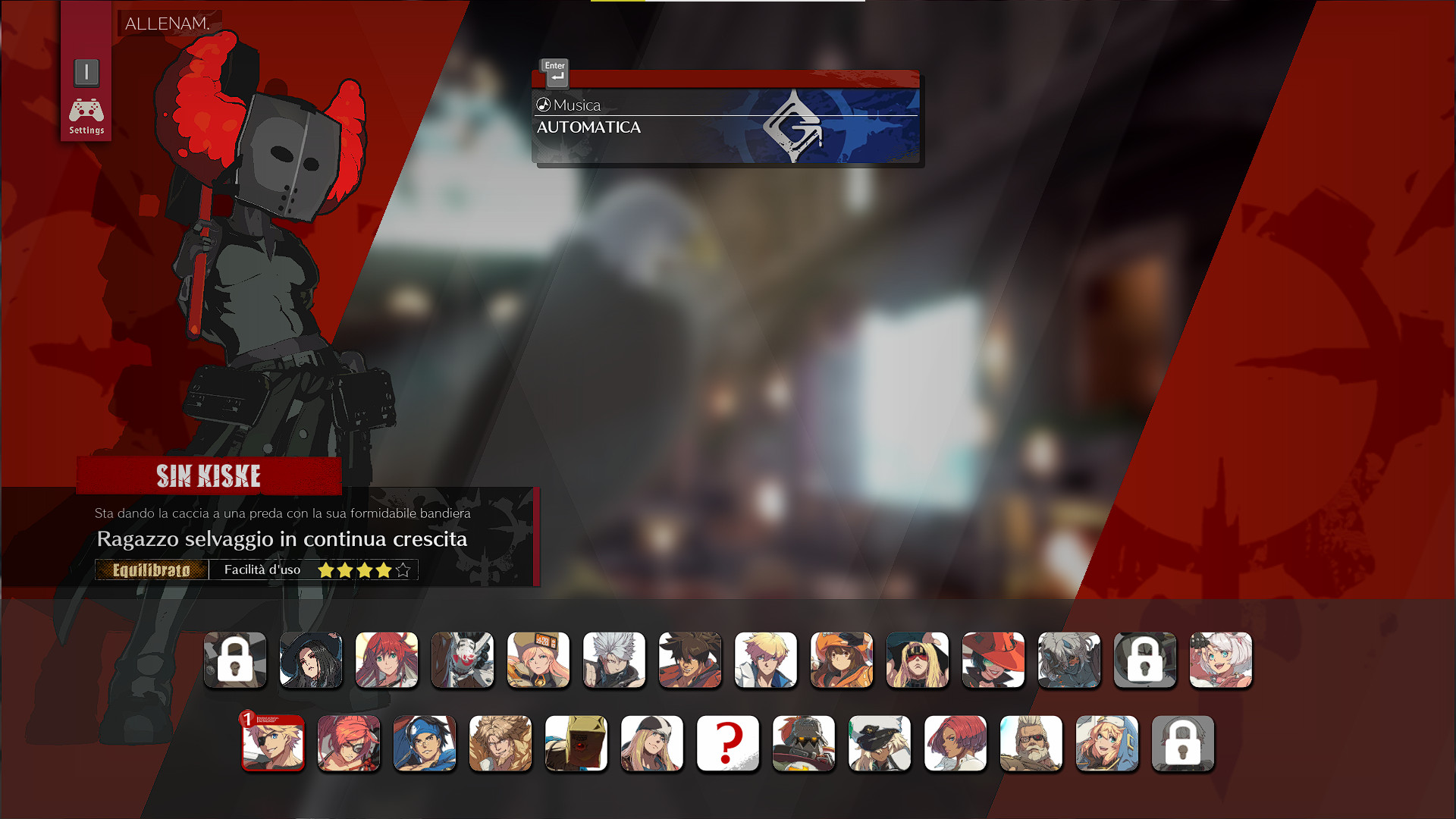Click the Equilibrato style label
The image size is (1456, 819).
coord(151,570)
